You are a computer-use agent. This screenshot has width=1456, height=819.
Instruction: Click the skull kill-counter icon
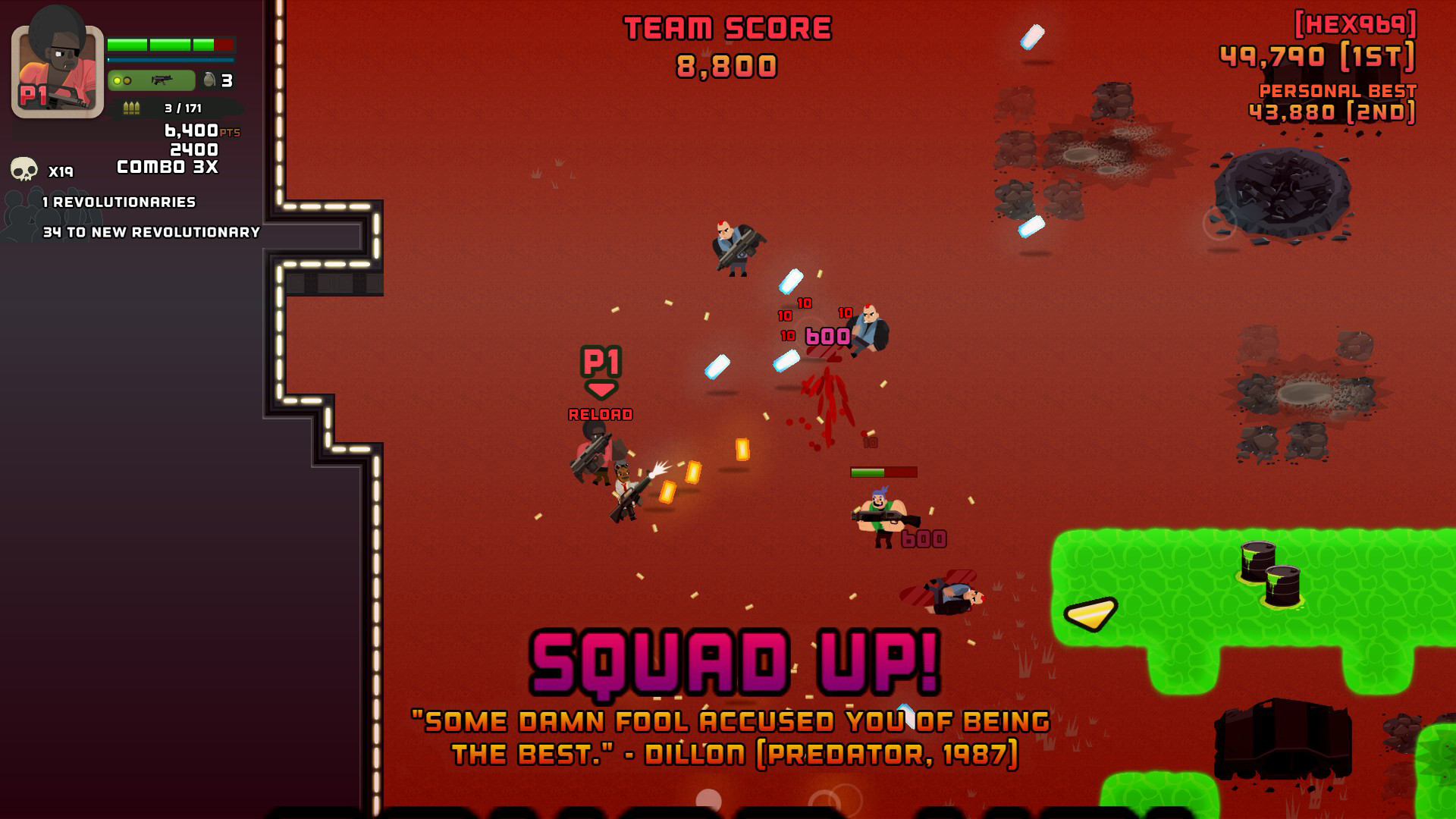pos(24,168)
